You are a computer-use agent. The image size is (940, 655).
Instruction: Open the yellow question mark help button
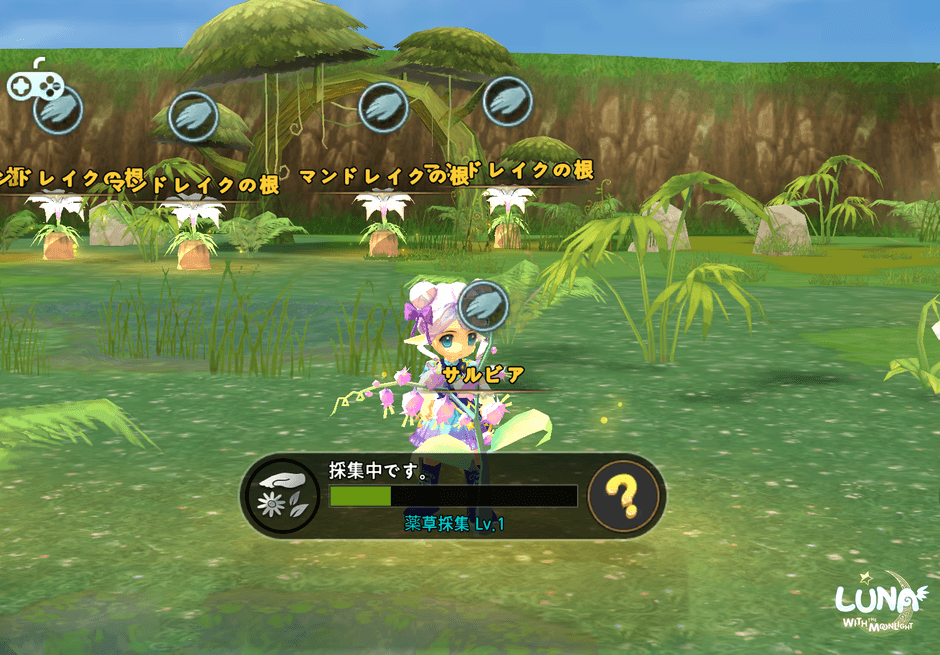point(624,495)
